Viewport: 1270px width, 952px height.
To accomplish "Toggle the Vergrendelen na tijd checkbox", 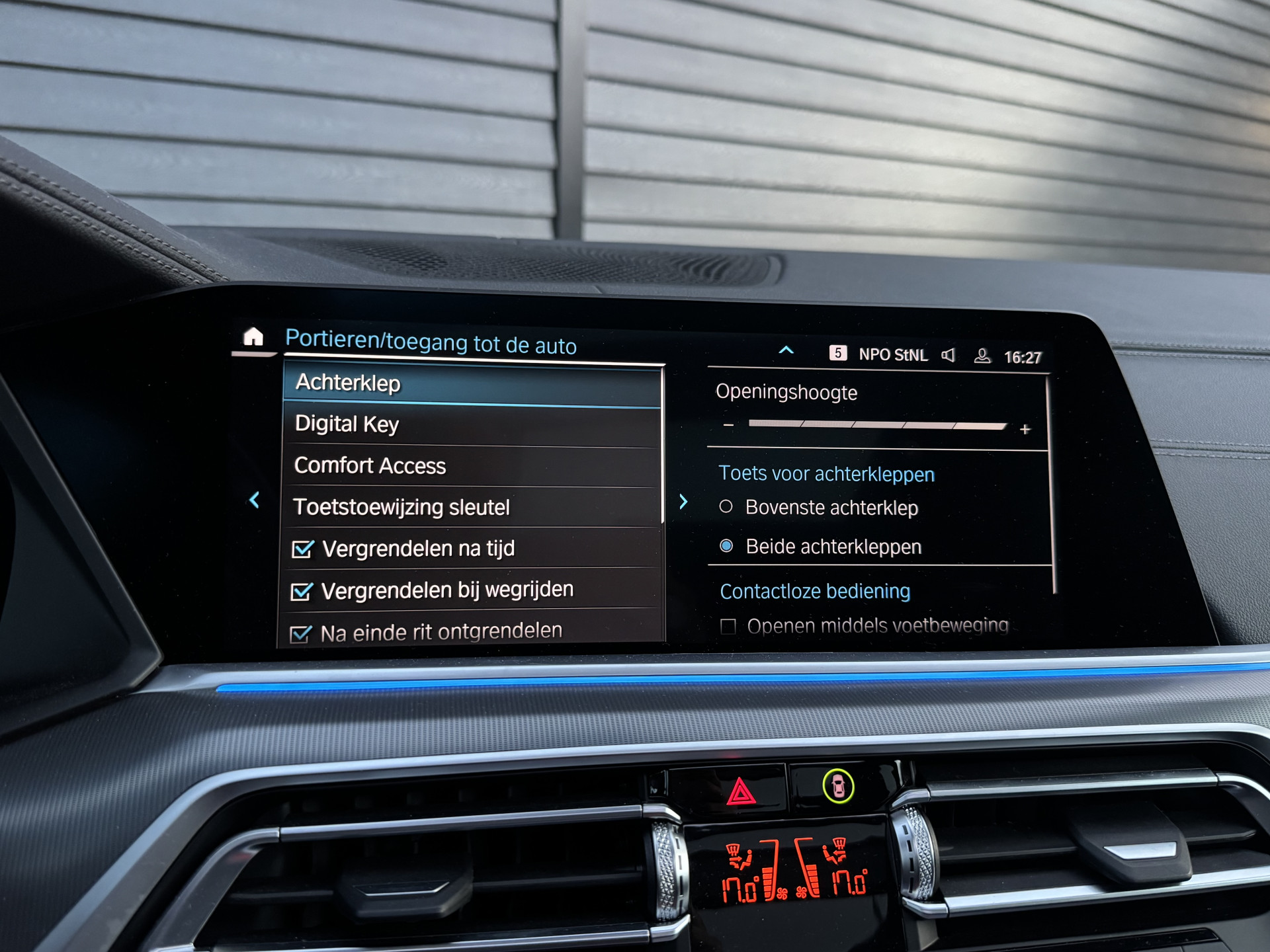I will point(303,549).
